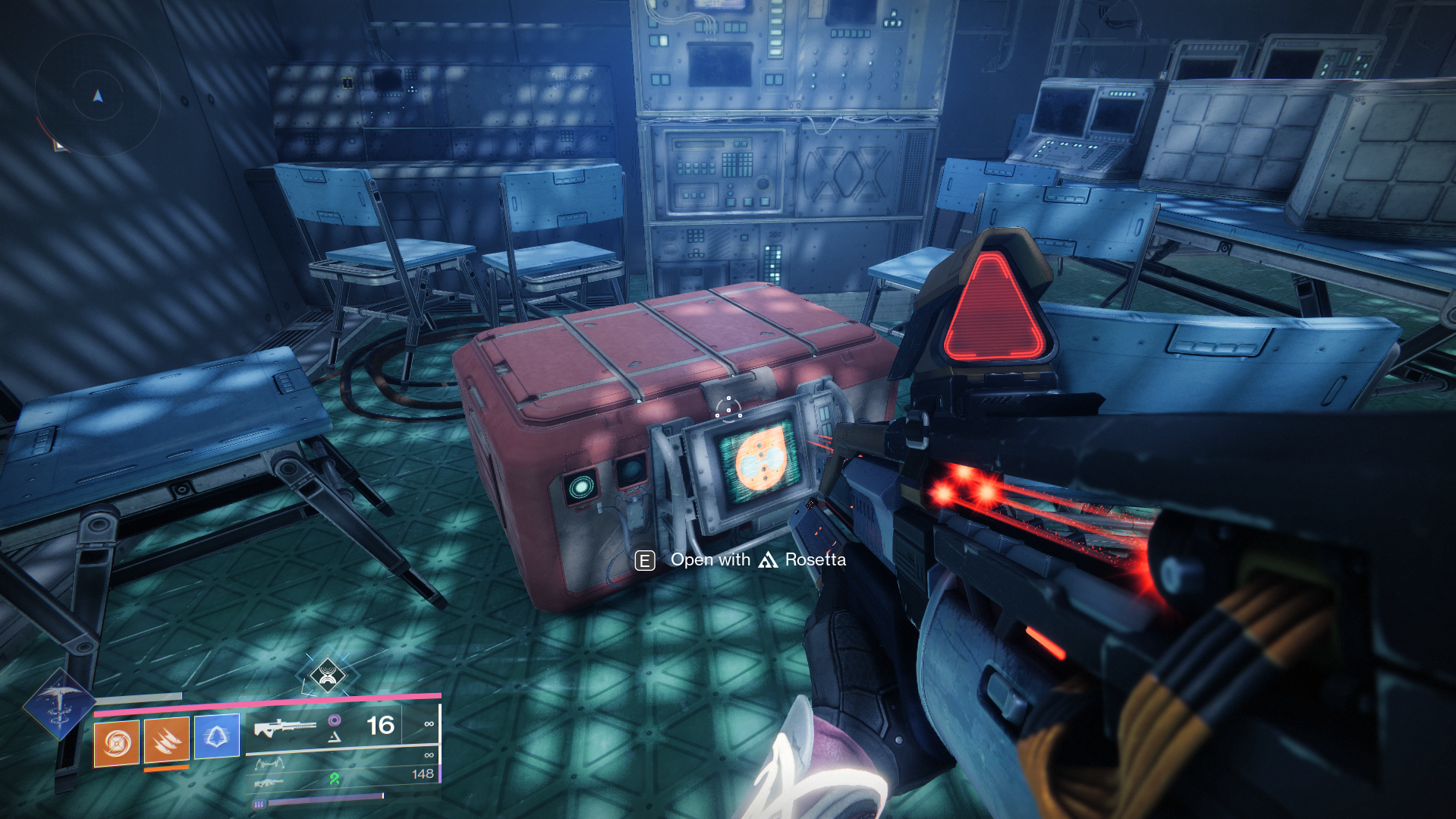Trigger the orange claw-slash melee ability
Image resolution: width=1456 pixels, height=819 pixels.
166,740
